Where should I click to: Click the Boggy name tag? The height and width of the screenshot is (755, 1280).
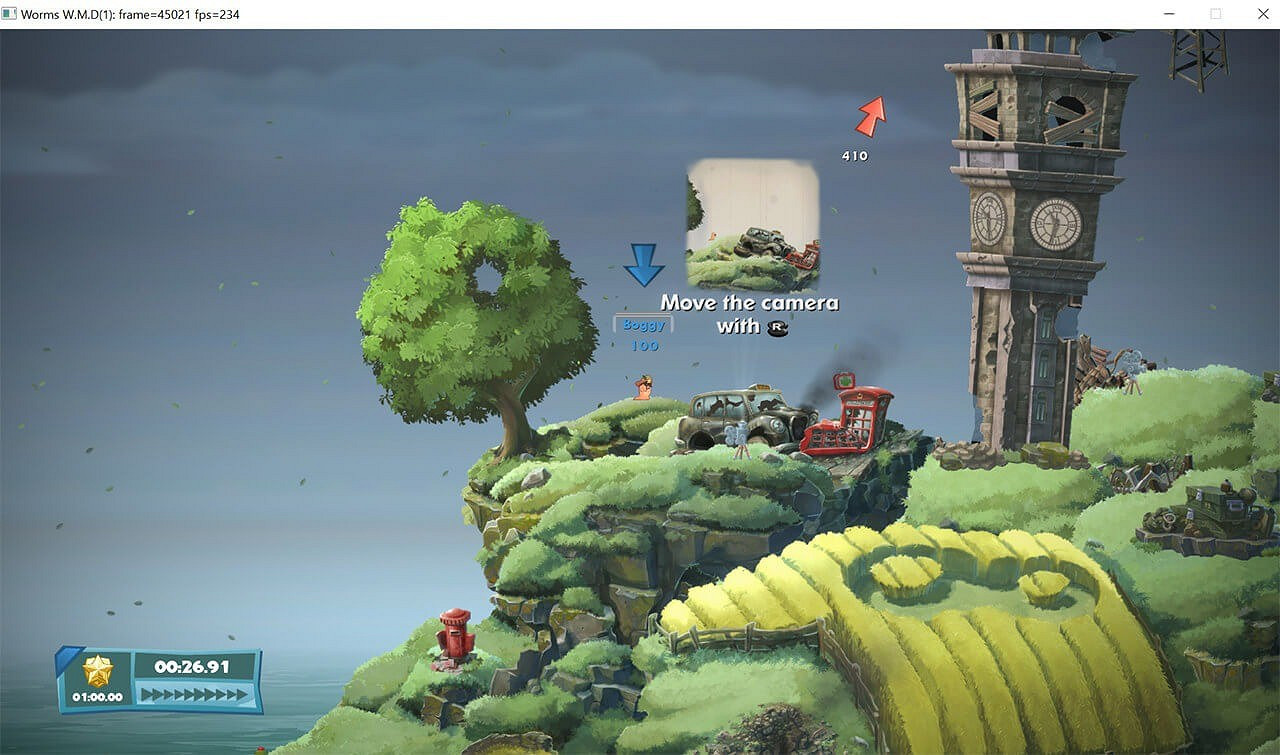point(642,324)
